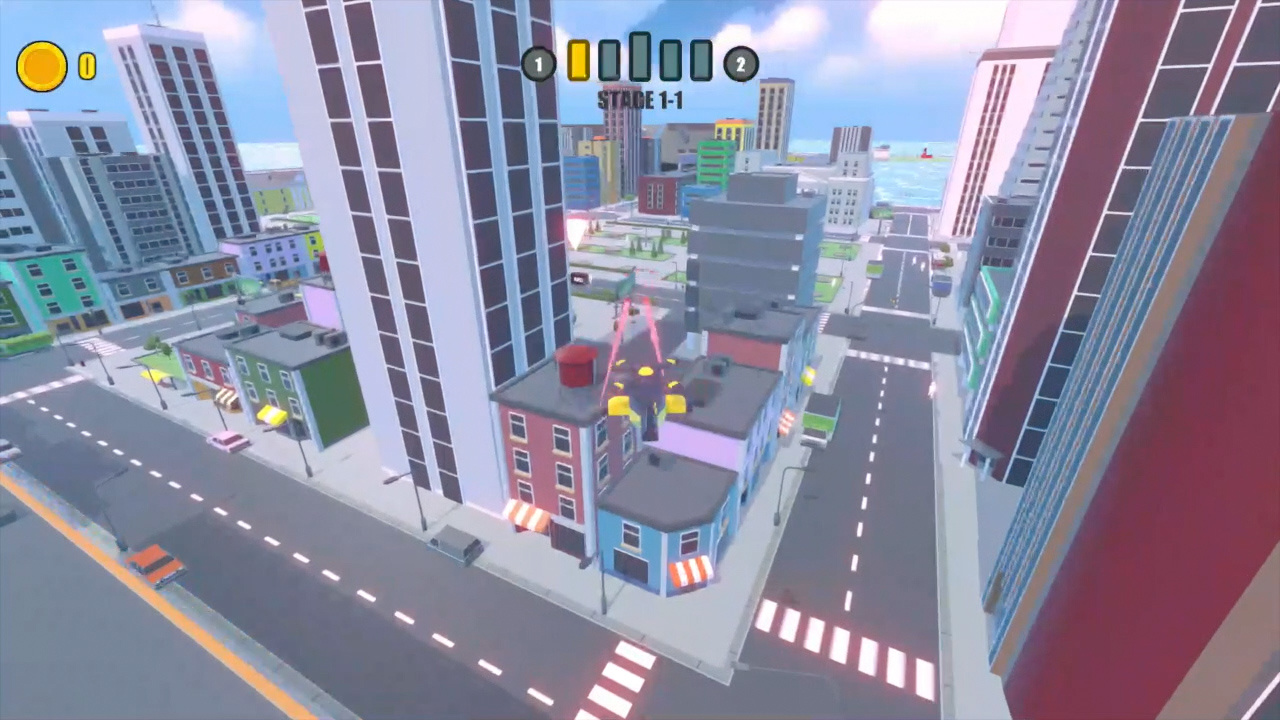This screenshot has height=720, width=1280.
Task: Select the circular stage marker labeled 2
Action: [741, 64]
